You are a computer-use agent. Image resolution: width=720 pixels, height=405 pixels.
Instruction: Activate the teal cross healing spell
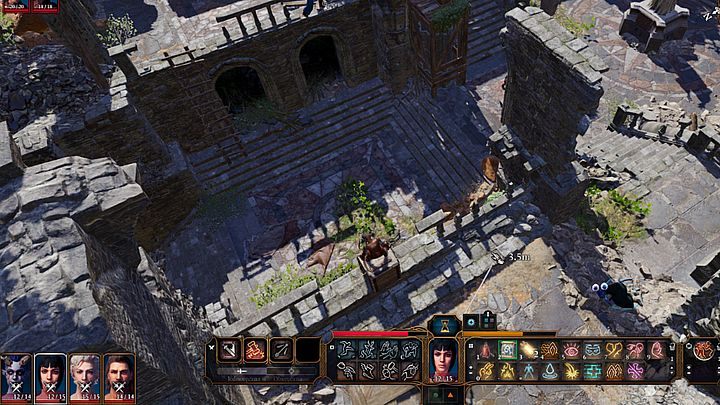(592, 371)
